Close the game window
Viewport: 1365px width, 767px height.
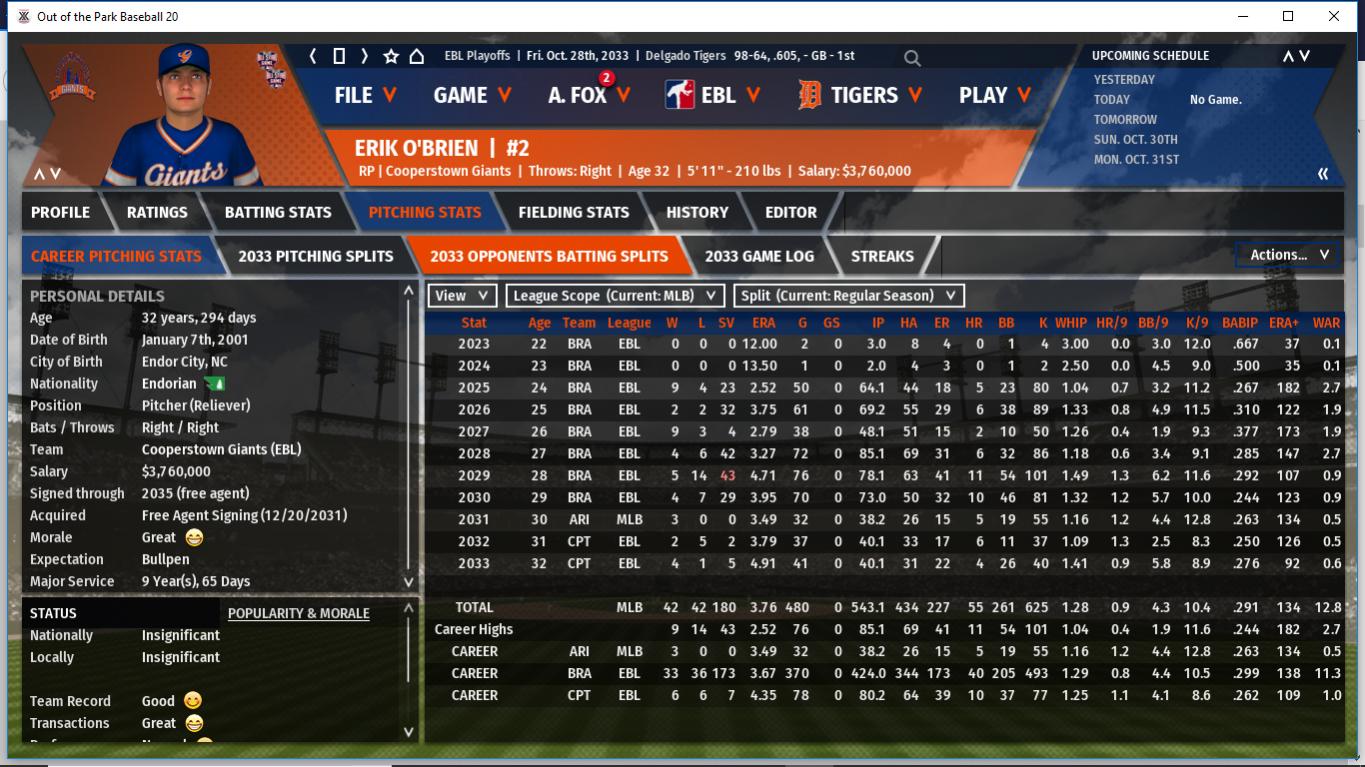(1334, 16)
